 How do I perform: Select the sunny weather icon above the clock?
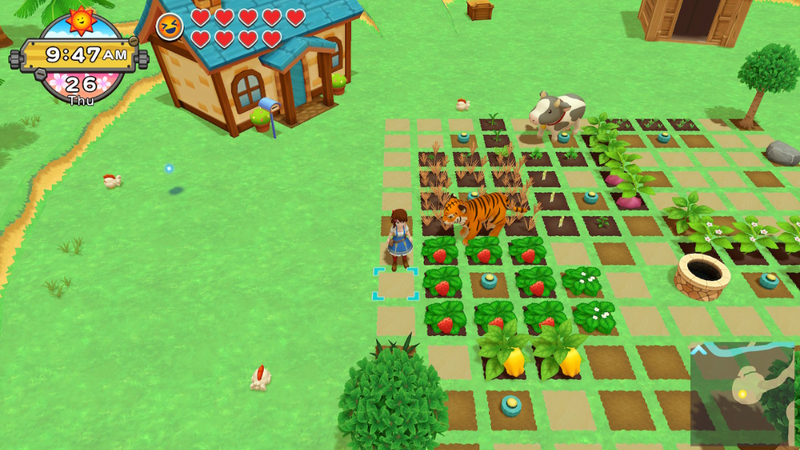pos(79,22)
